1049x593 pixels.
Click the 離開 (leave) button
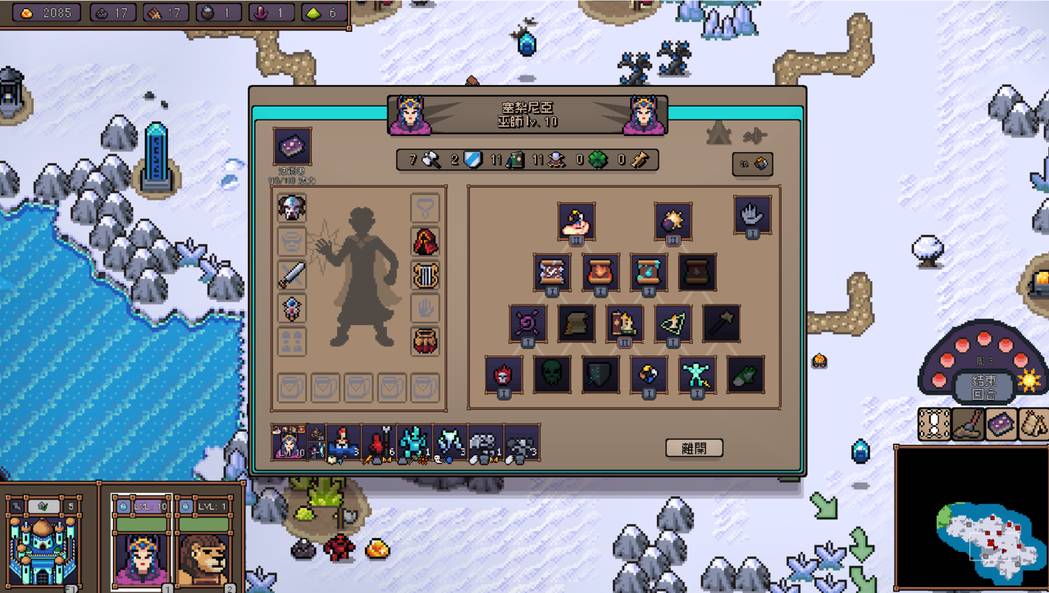click(693, 448)
